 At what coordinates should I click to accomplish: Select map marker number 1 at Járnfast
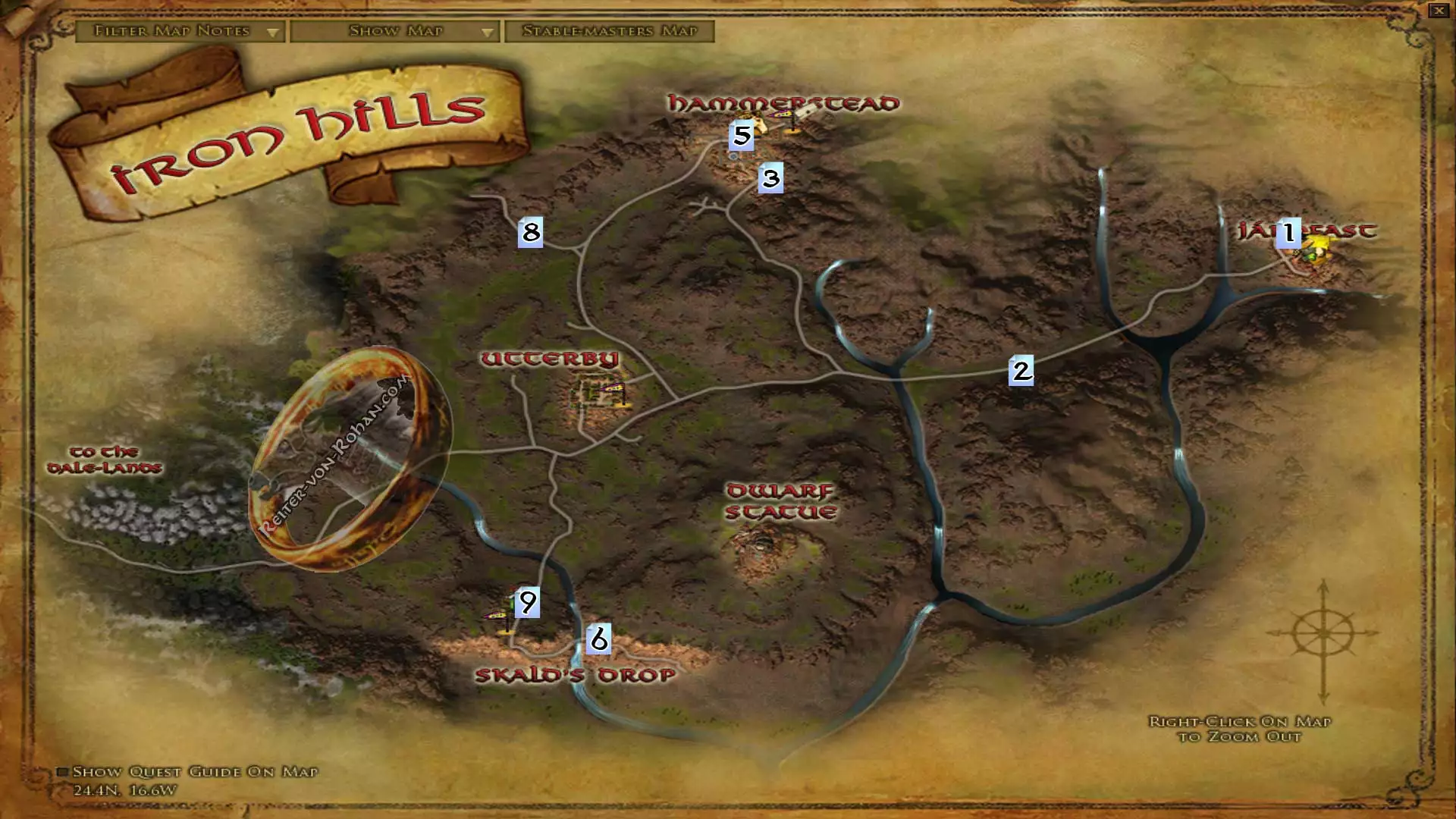coord(1288,233)
